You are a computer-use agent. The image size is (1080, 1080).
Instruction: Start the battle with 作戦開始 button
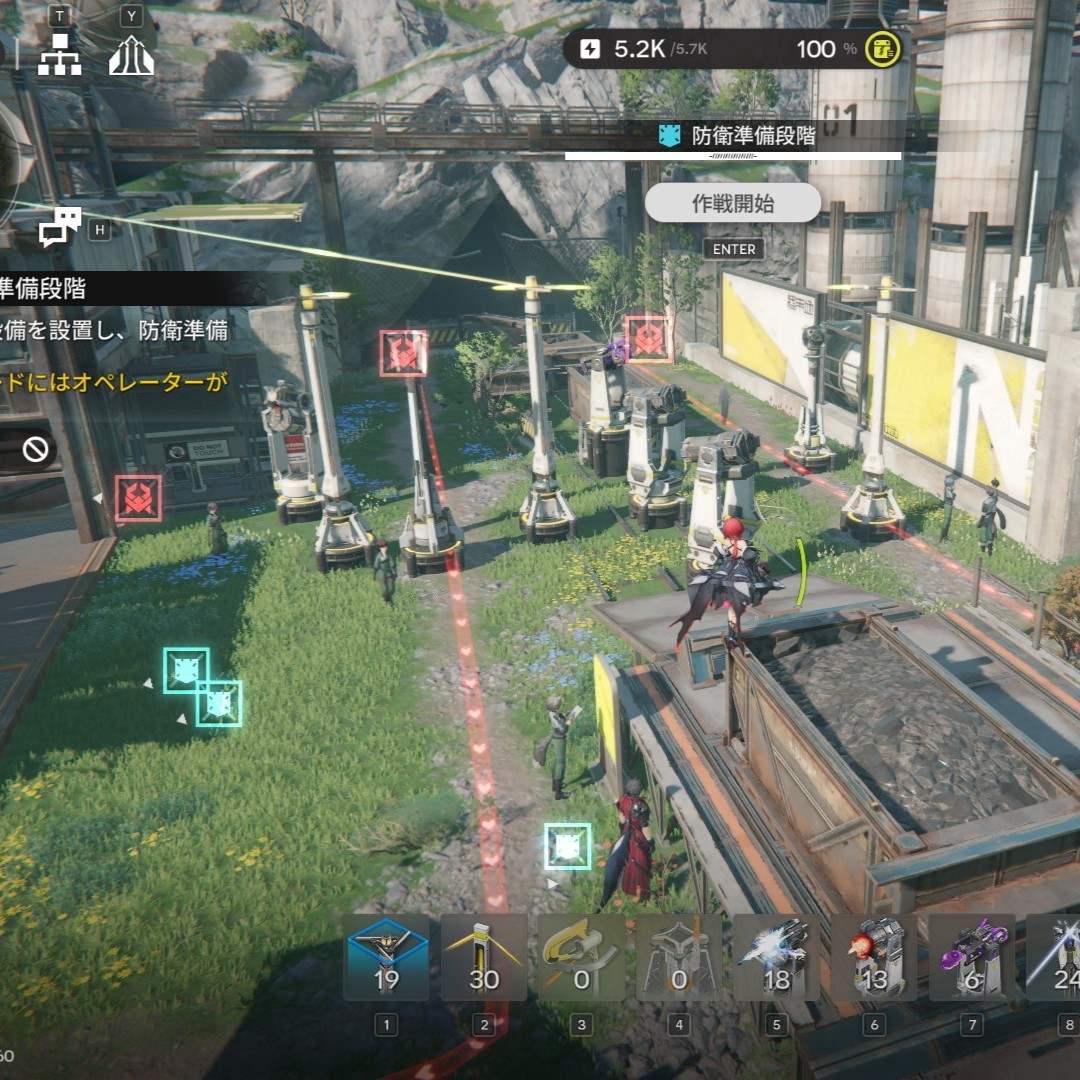[733, 204]
